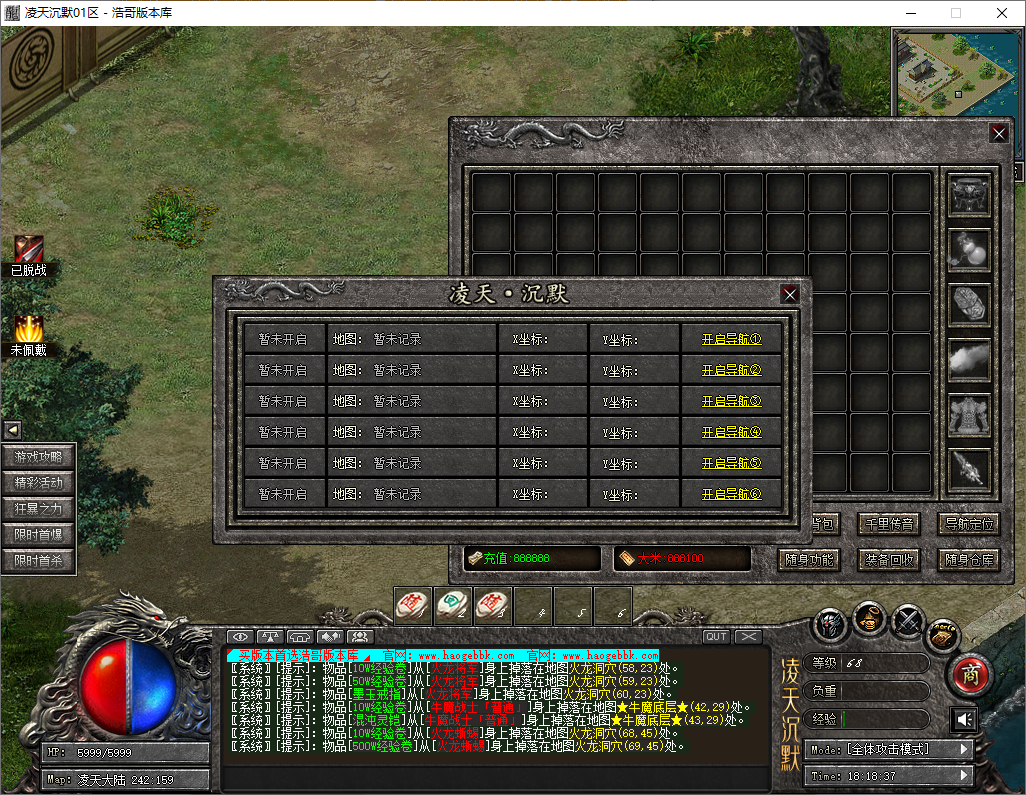The width and height of the screenshot is (1026, 795).
Task: Select the 狂暴之力 button
Action: (x=38, y=508)
